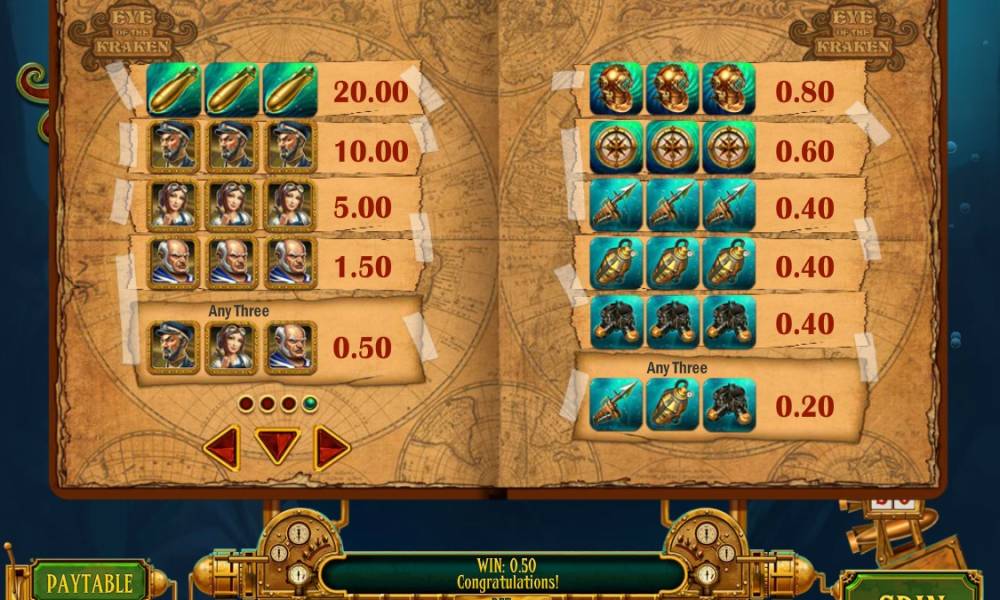The width and height of the screenshot is (1000, 600).
Task: Hit the green SPIN button
Action: [x=910, y=586]
